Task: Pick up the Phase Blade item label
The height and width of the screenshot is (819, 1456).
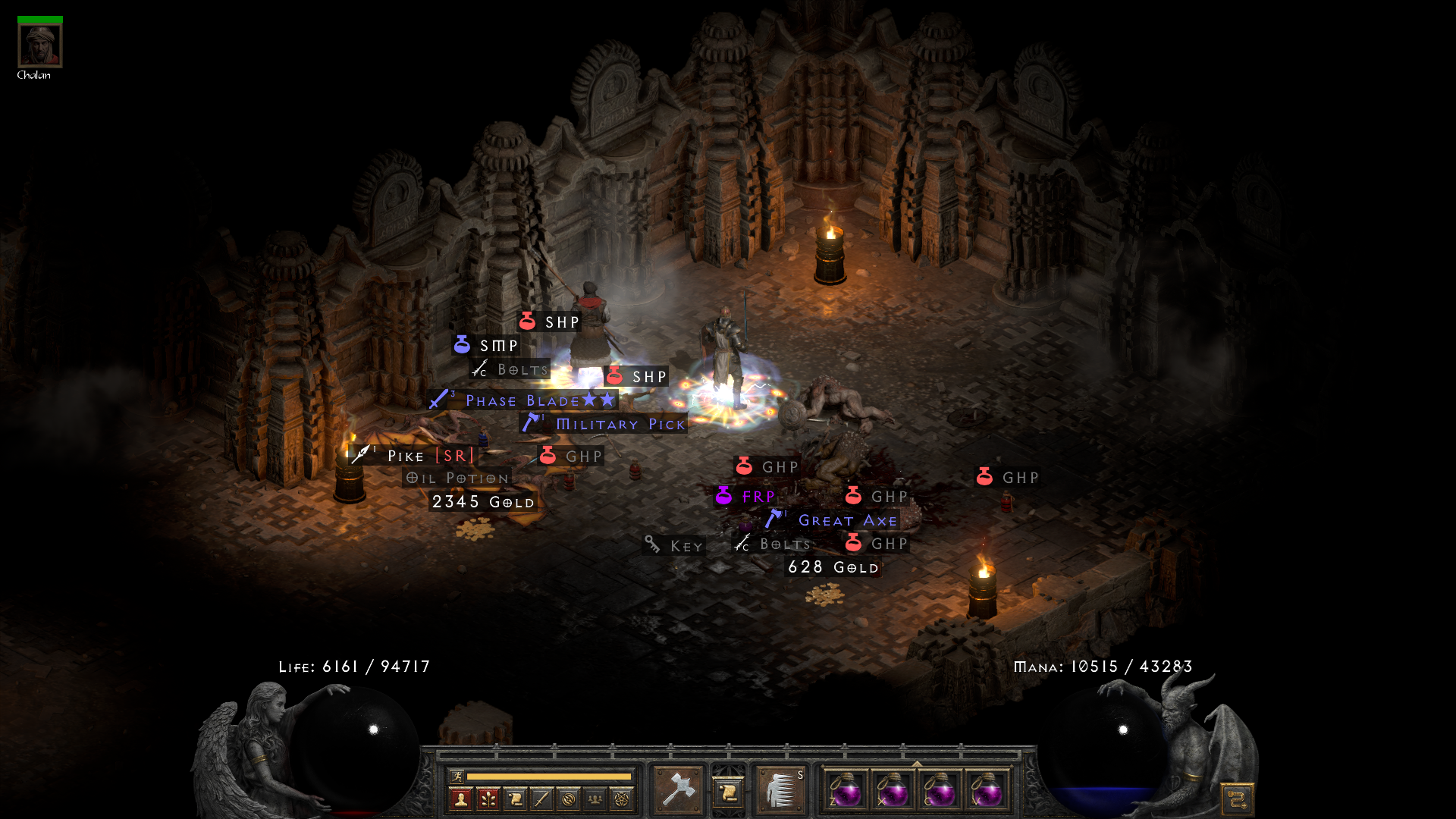Action: 522,400
